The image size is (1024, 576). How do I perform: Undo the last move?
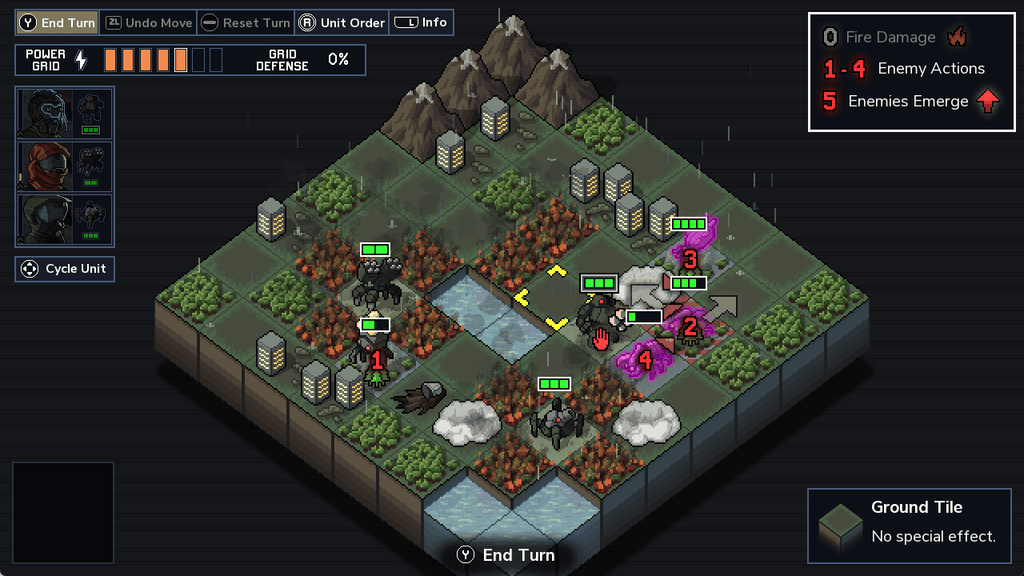pyautogui.click(x=148, y=22)
